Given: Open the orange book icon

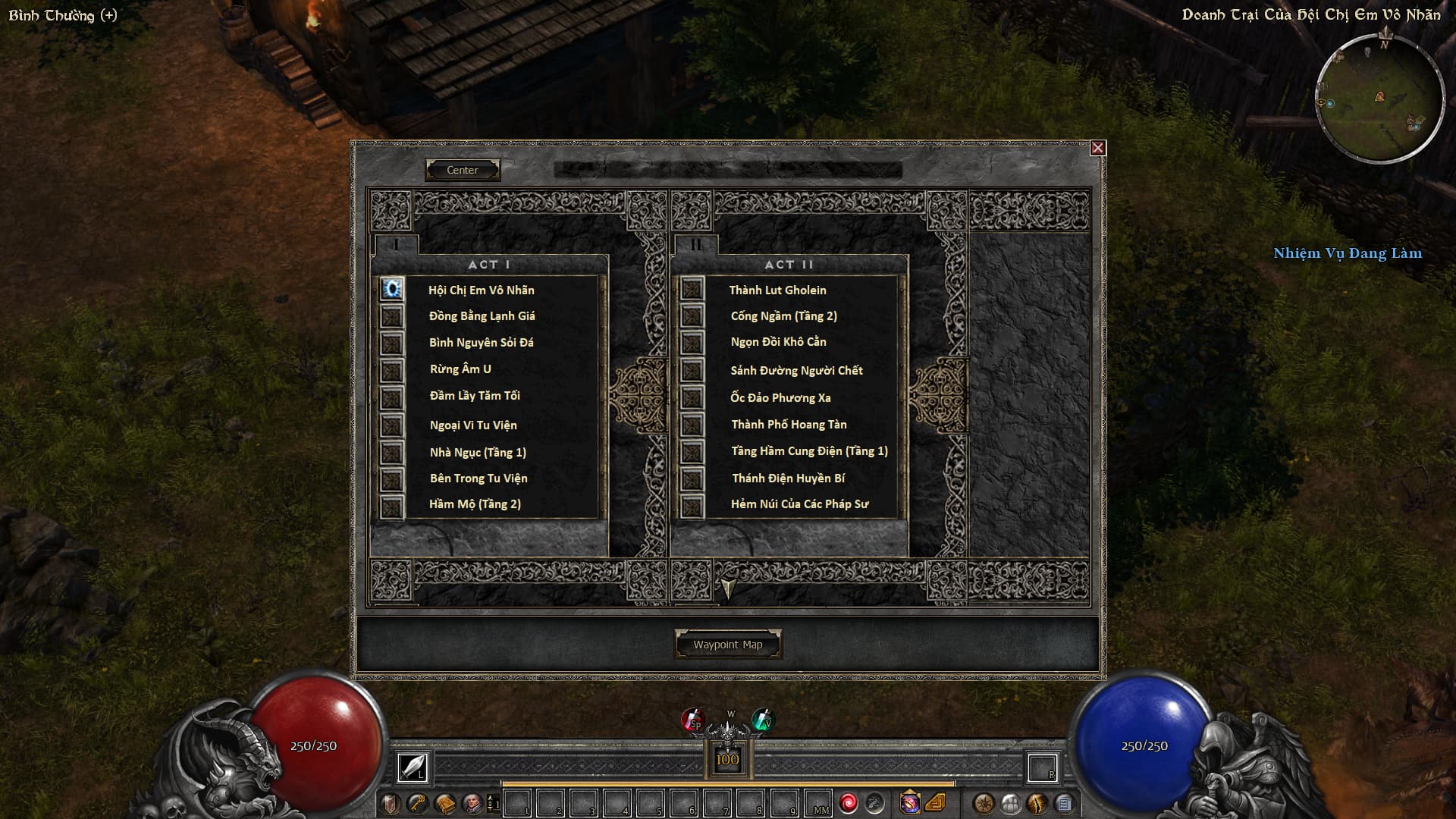Looking at the screenshot, I should [x=445, y=803].
